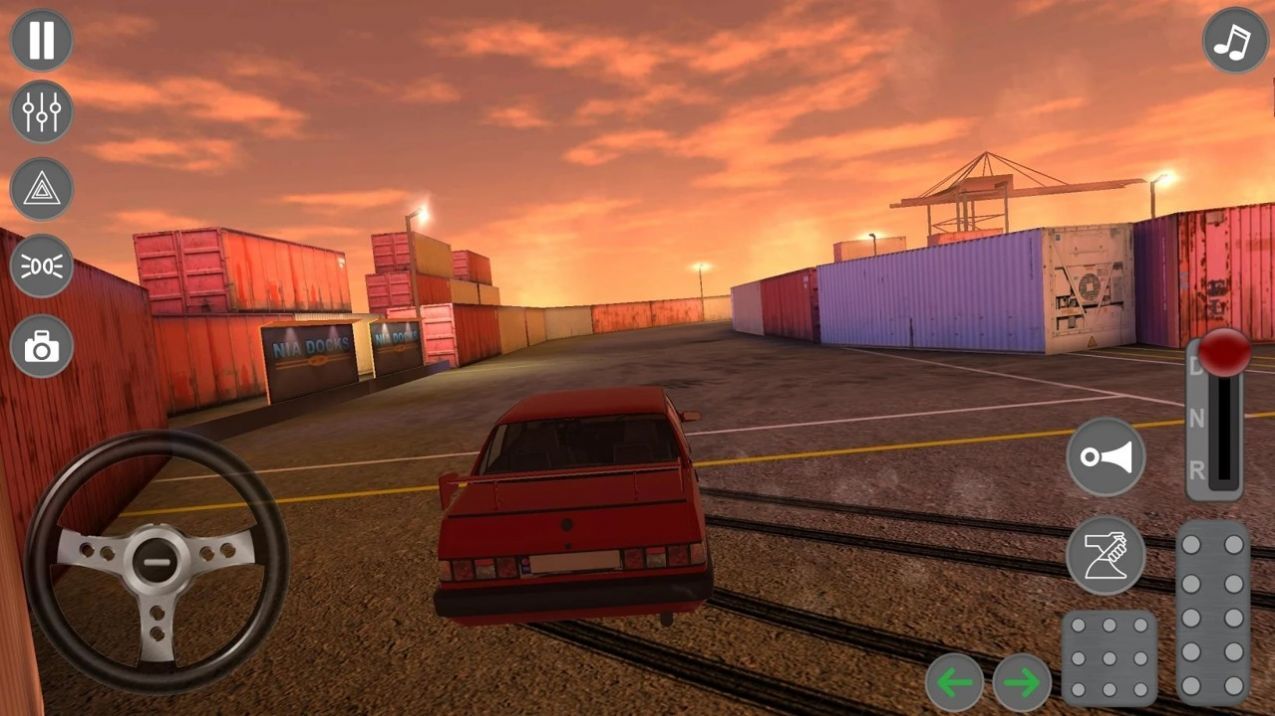Activate the left turn signal arrow
1275x716 pixels.
(954, 683)
